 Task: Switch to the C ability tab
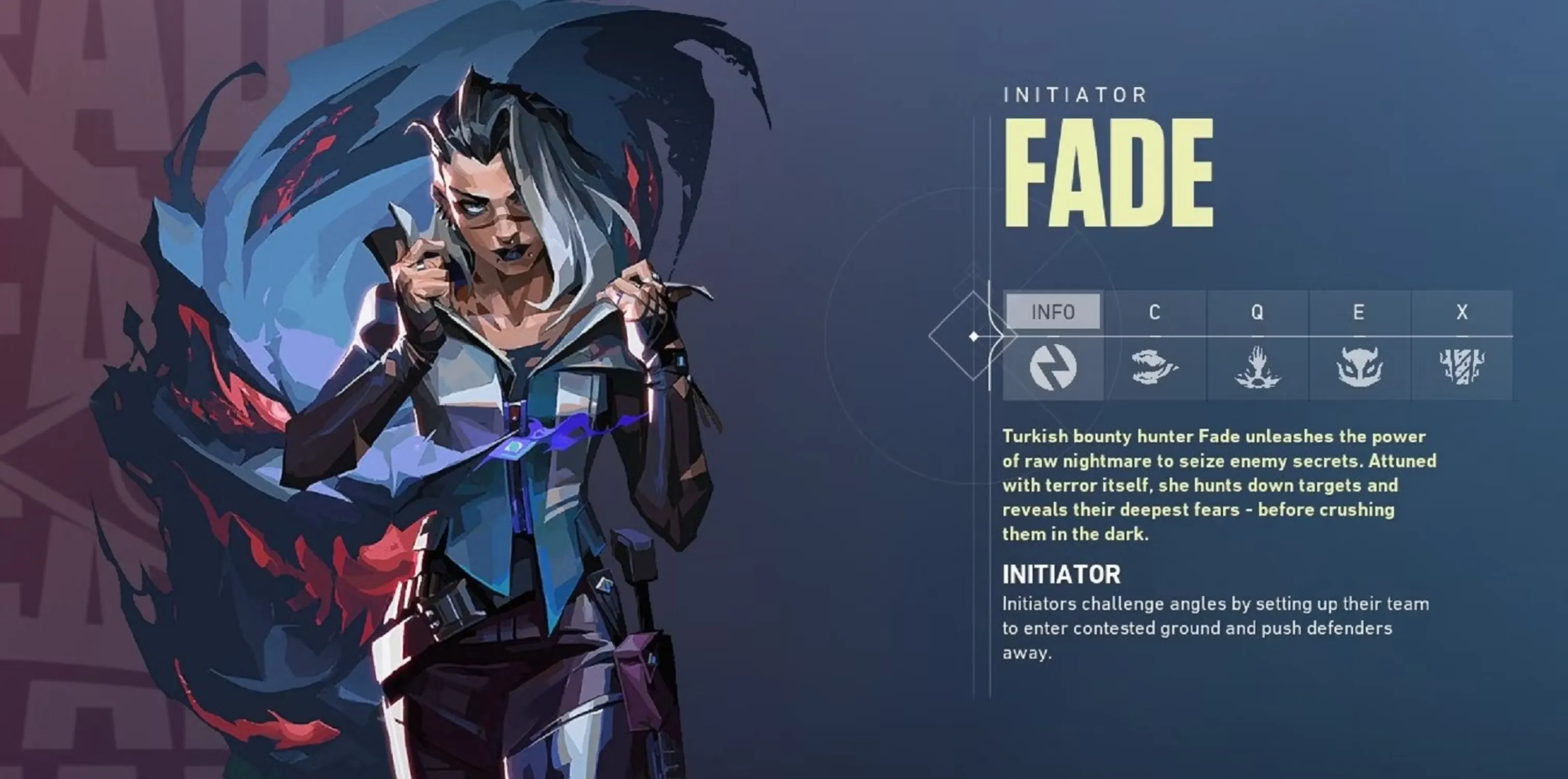1155,312
